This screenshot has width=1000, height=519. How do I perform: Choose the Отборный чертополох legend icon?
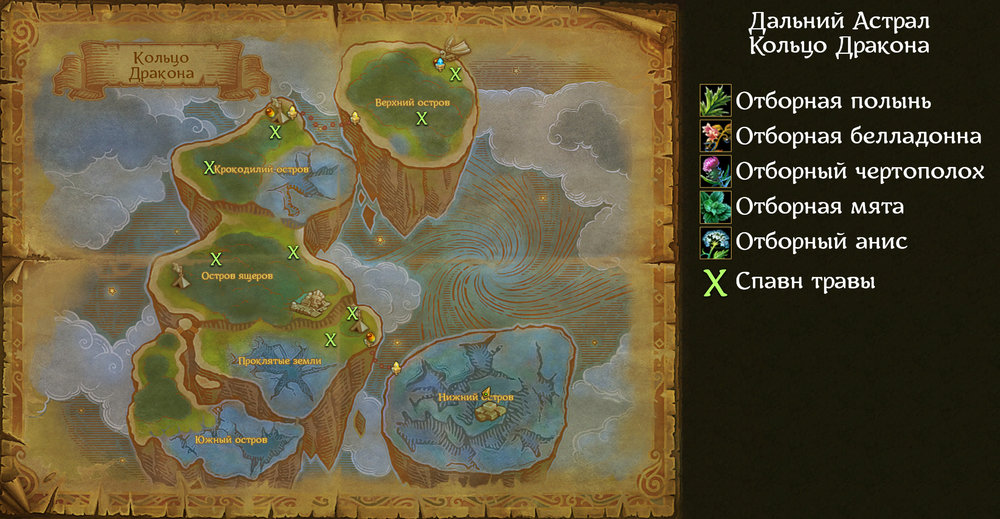716,171
